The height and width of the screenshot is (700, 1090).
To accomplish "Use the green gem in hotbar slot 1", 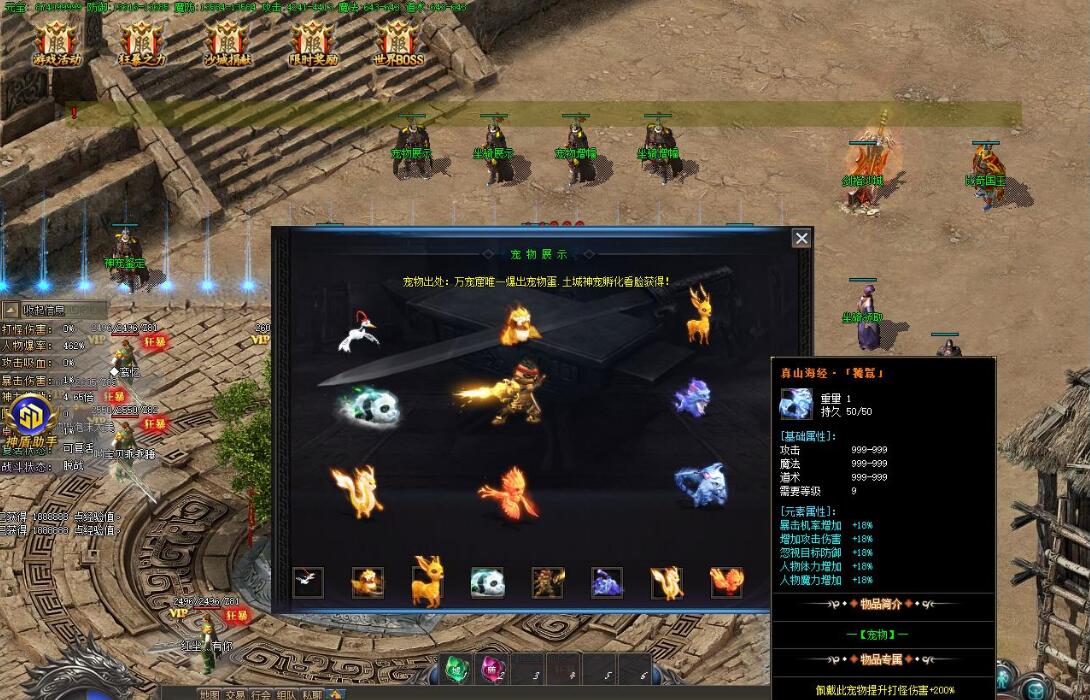I will coord(456,668).
